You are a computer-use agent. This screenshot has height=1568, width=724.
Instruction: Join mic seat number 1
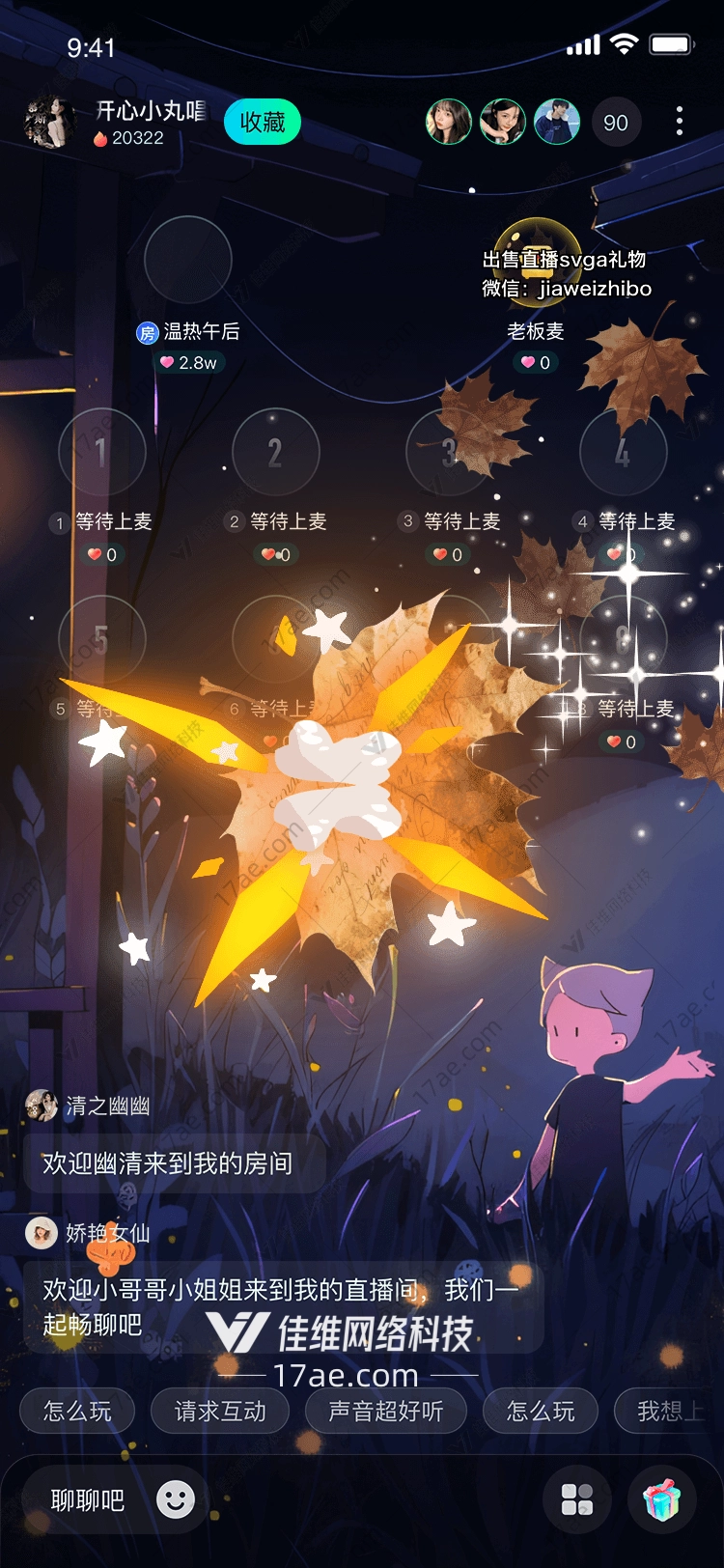[102, 452]
